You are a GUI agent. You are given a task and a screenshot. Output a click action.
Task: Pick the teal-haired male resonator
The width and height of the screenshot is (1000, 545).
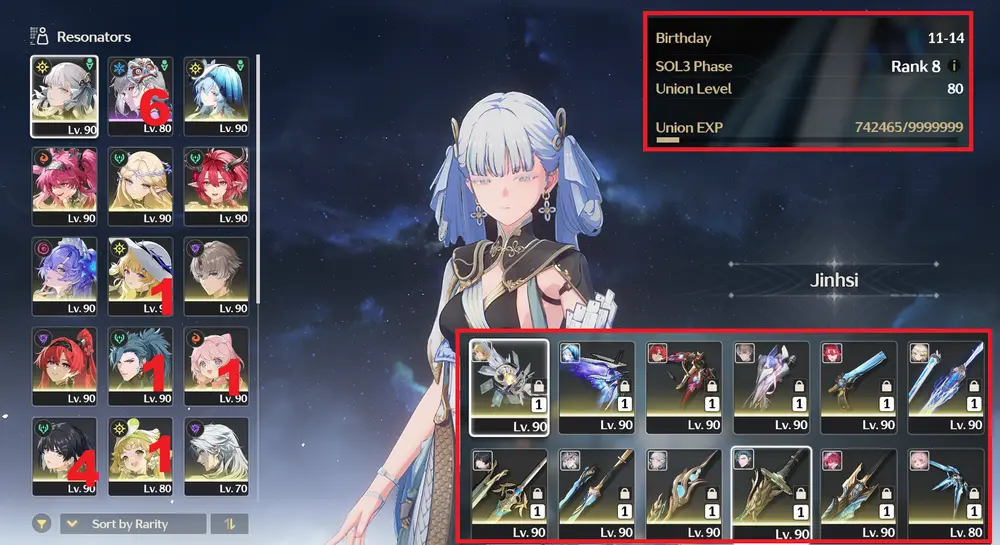[x=140, y=366]
